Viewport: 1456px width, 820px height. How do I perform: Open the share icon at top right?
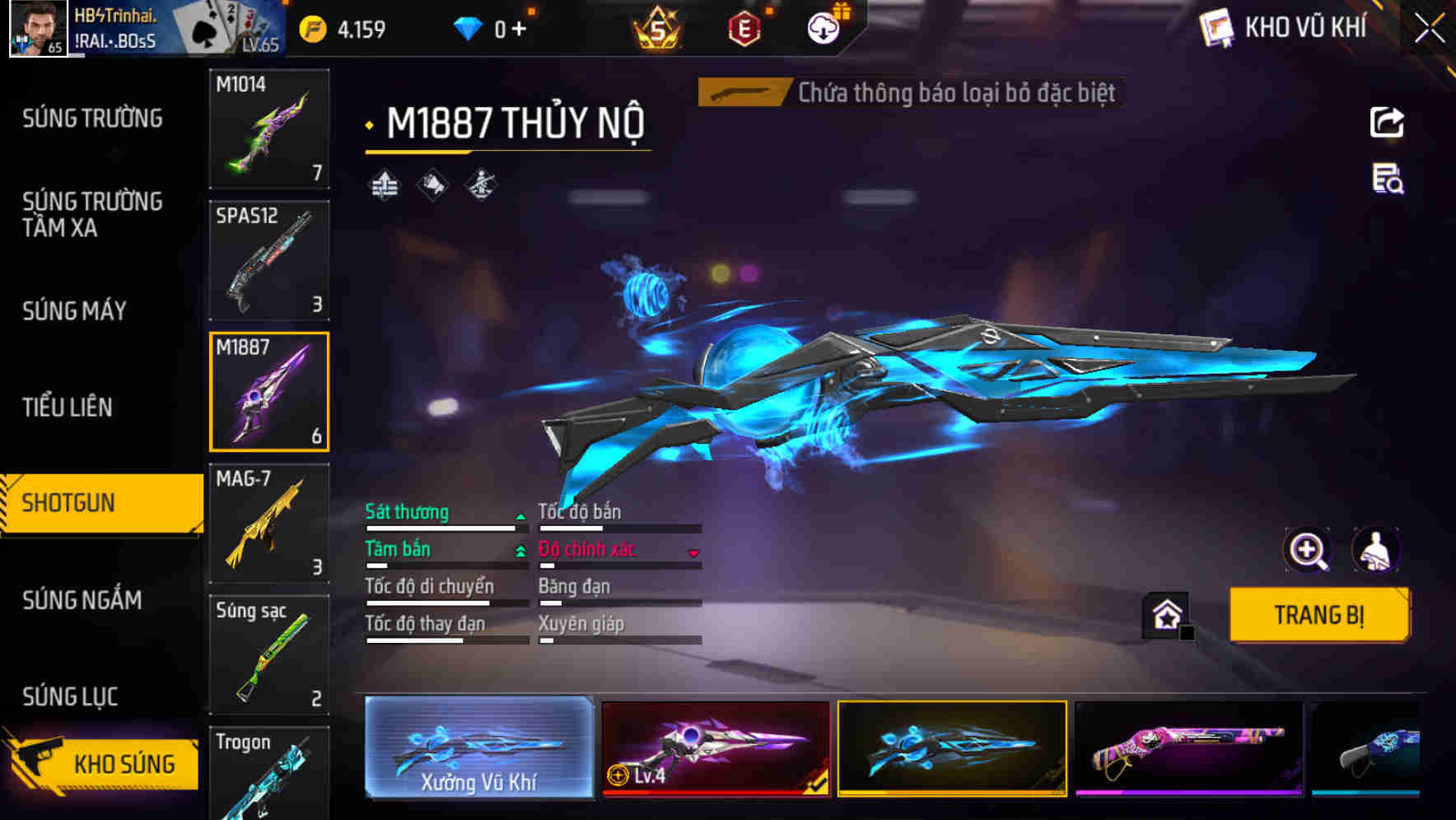[1386, 122]
